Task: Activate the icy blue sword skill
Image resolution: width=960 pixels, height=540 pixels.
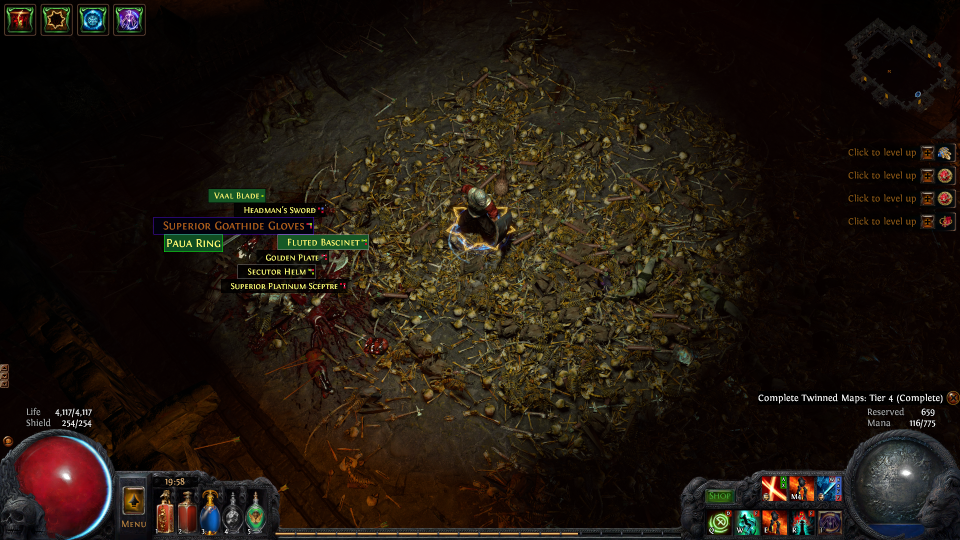Action: click(829, 489)
